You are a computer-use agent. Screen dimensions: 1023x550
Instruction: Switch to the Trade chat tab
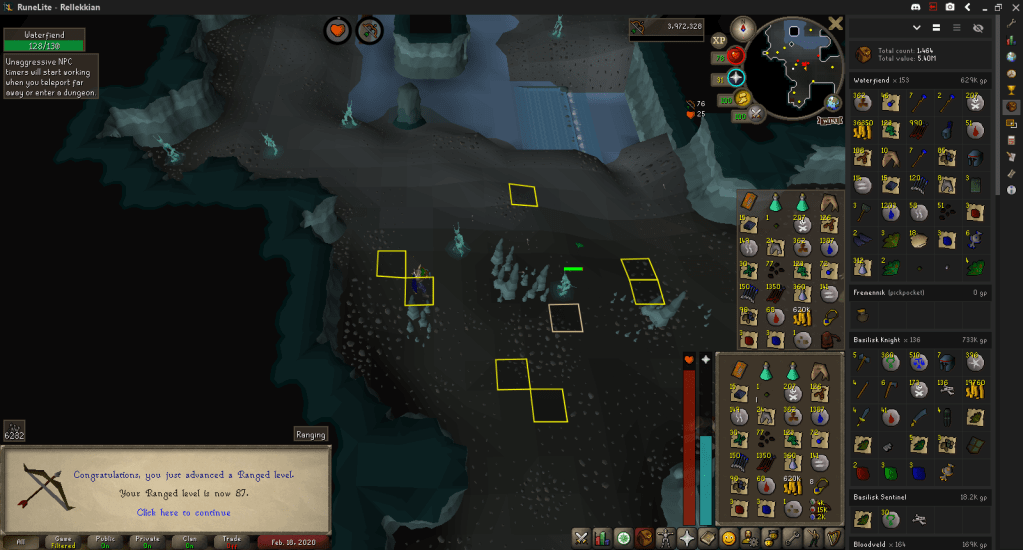point(232,541)
